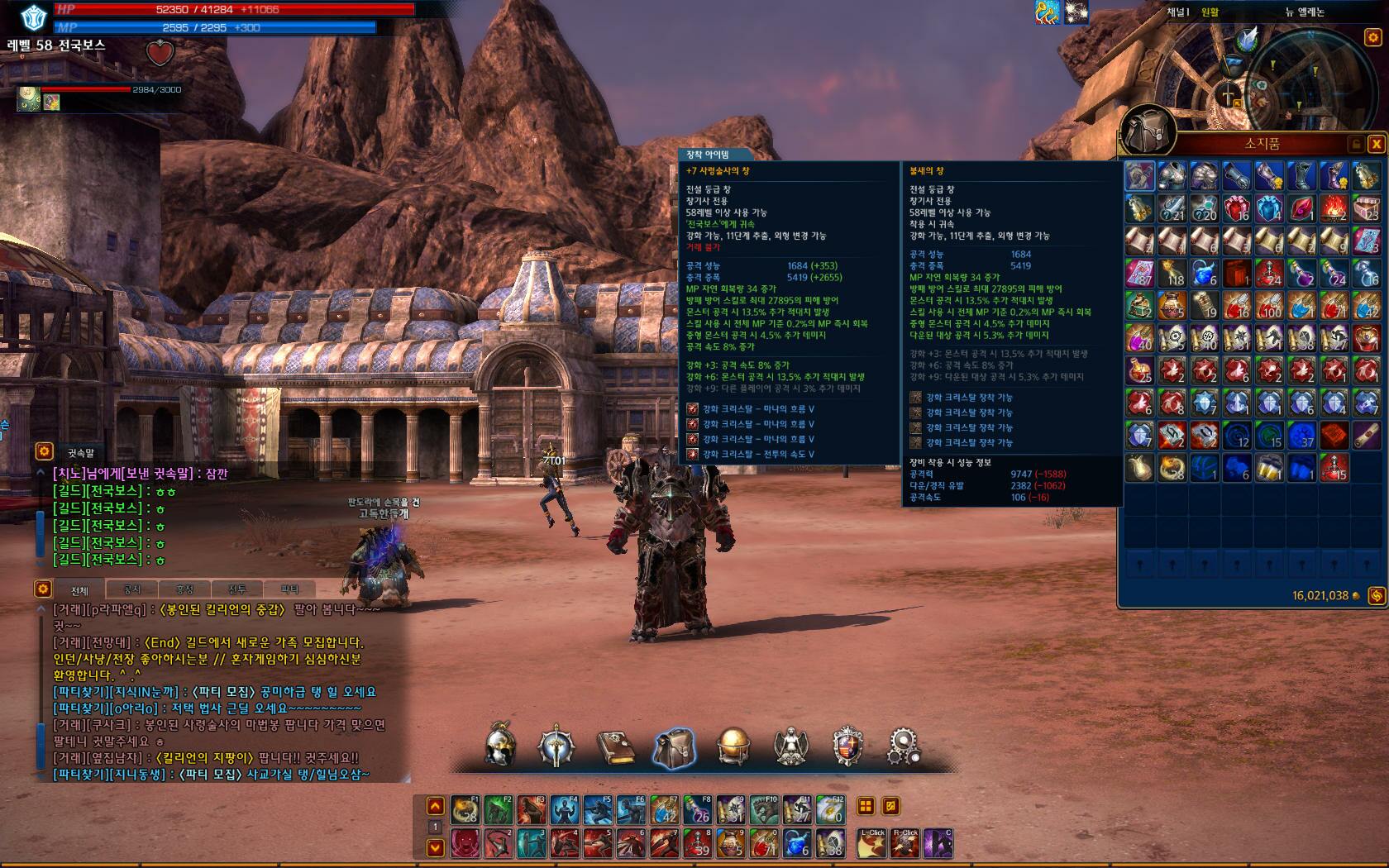Open the quest journal book icon
This screenshot has height=868, width=1389.
coord(615,746)
